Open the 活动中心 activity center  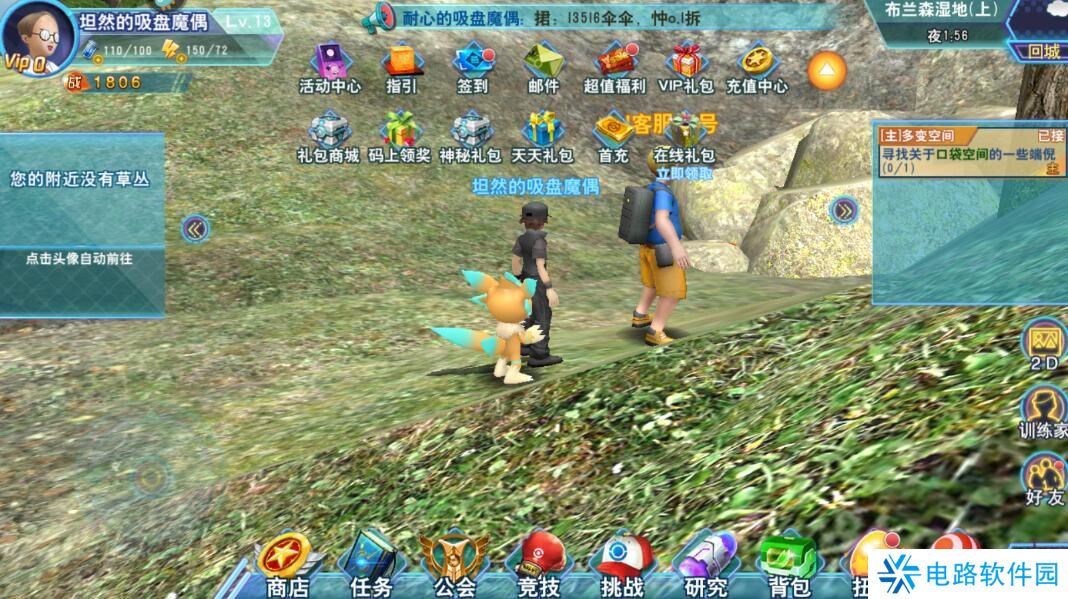click(x=330, y=67)
